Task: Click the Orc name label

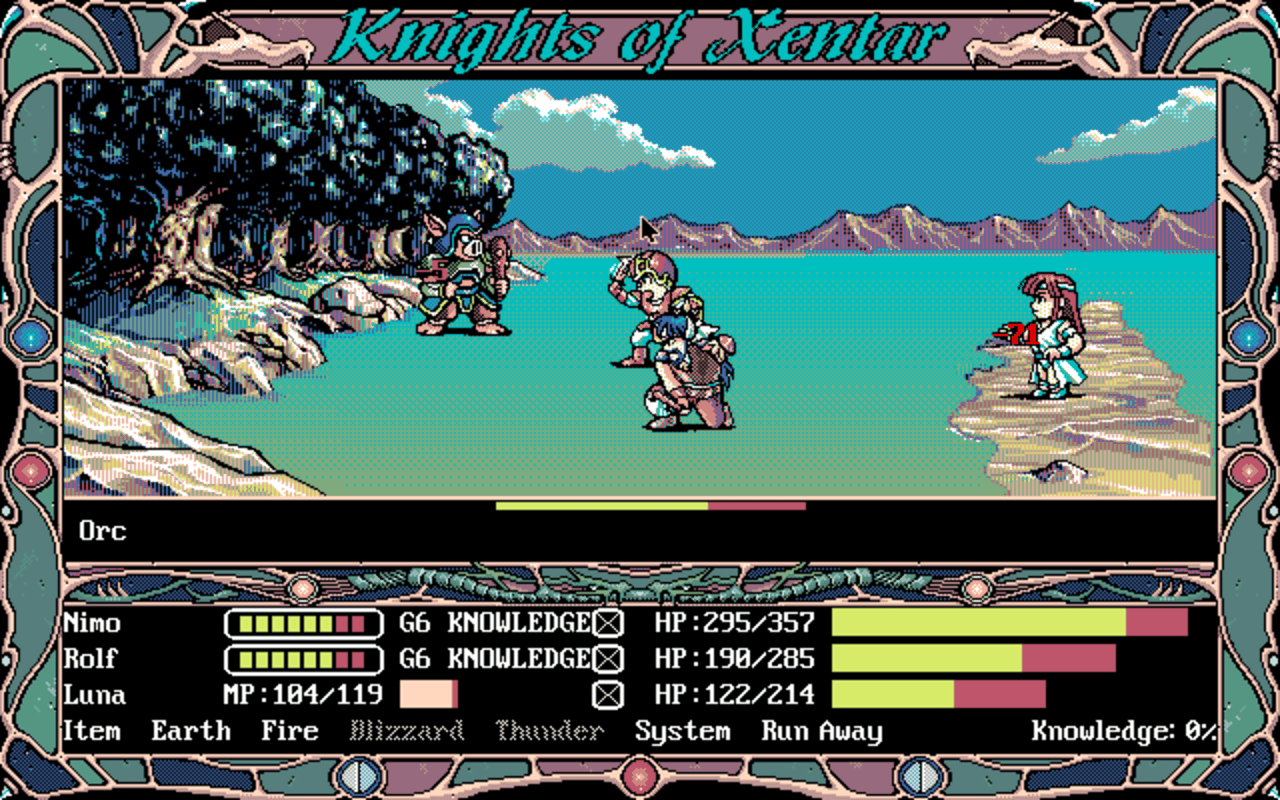Action: (x=105, y=531)
